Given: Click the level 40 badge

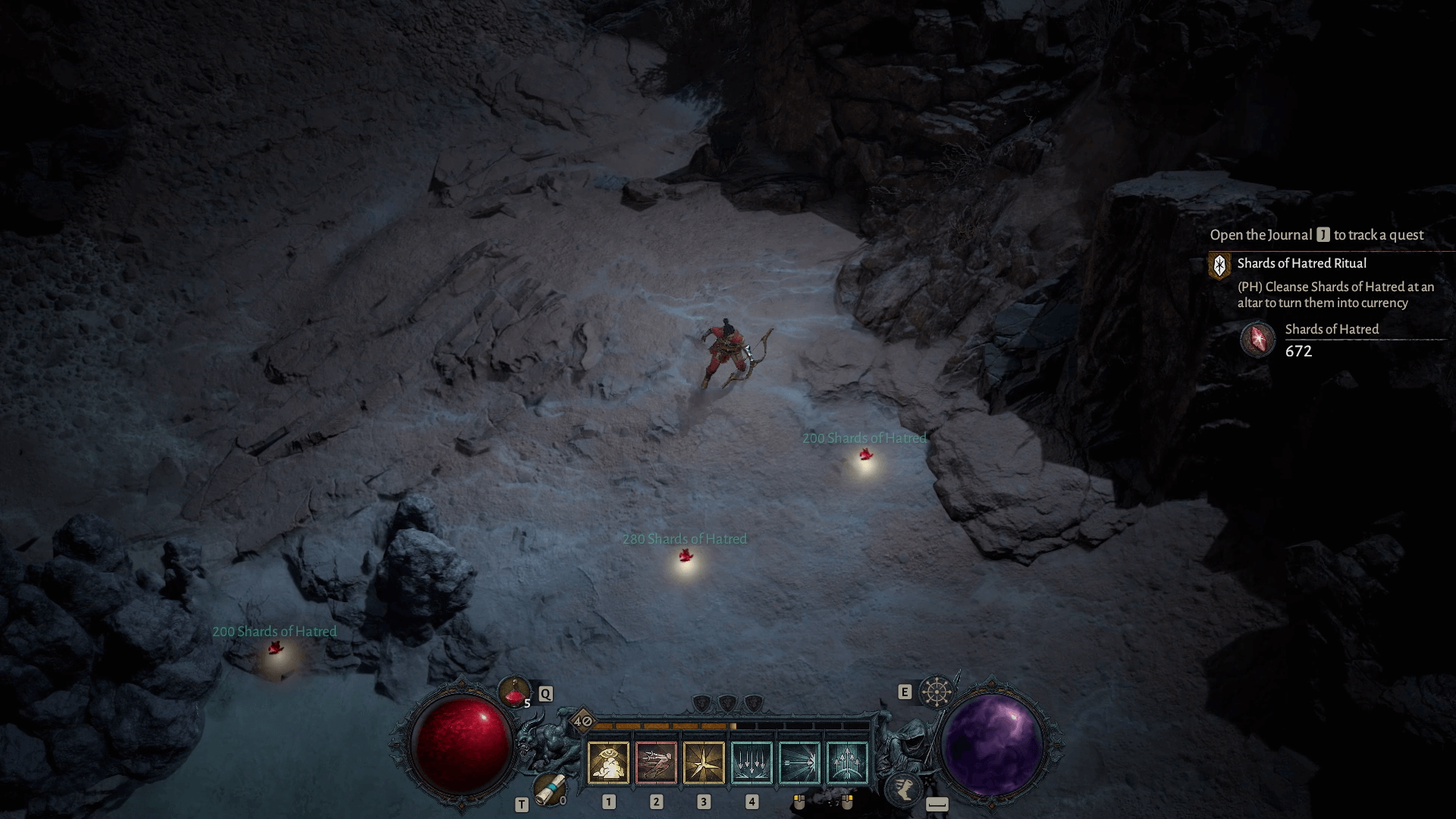Looking at the screenshot, I should click(582, 720).
